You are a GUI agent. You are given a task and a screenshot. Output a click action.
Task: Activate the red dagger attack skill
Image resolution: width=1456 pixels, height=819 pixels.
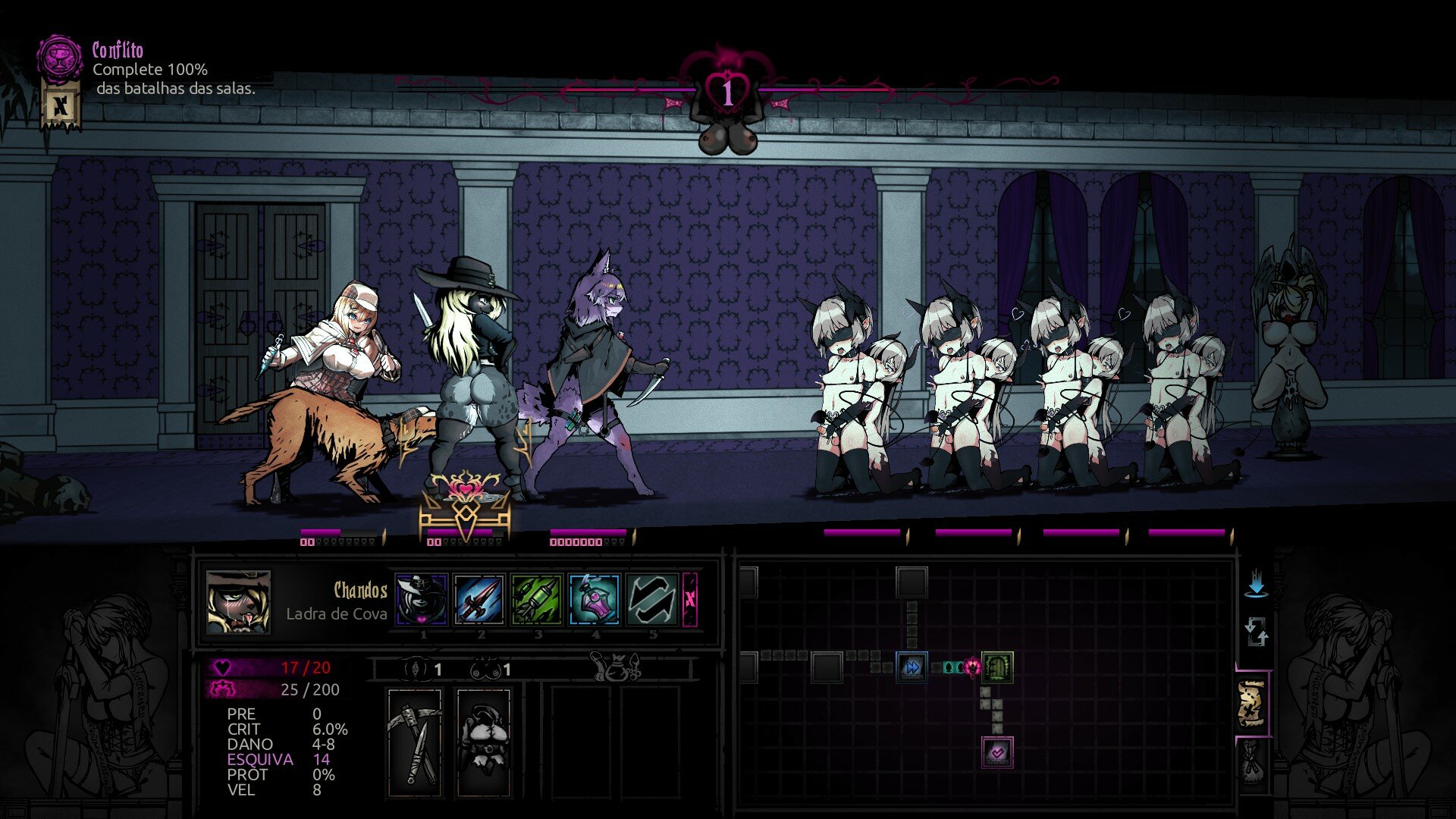[479, 599]
